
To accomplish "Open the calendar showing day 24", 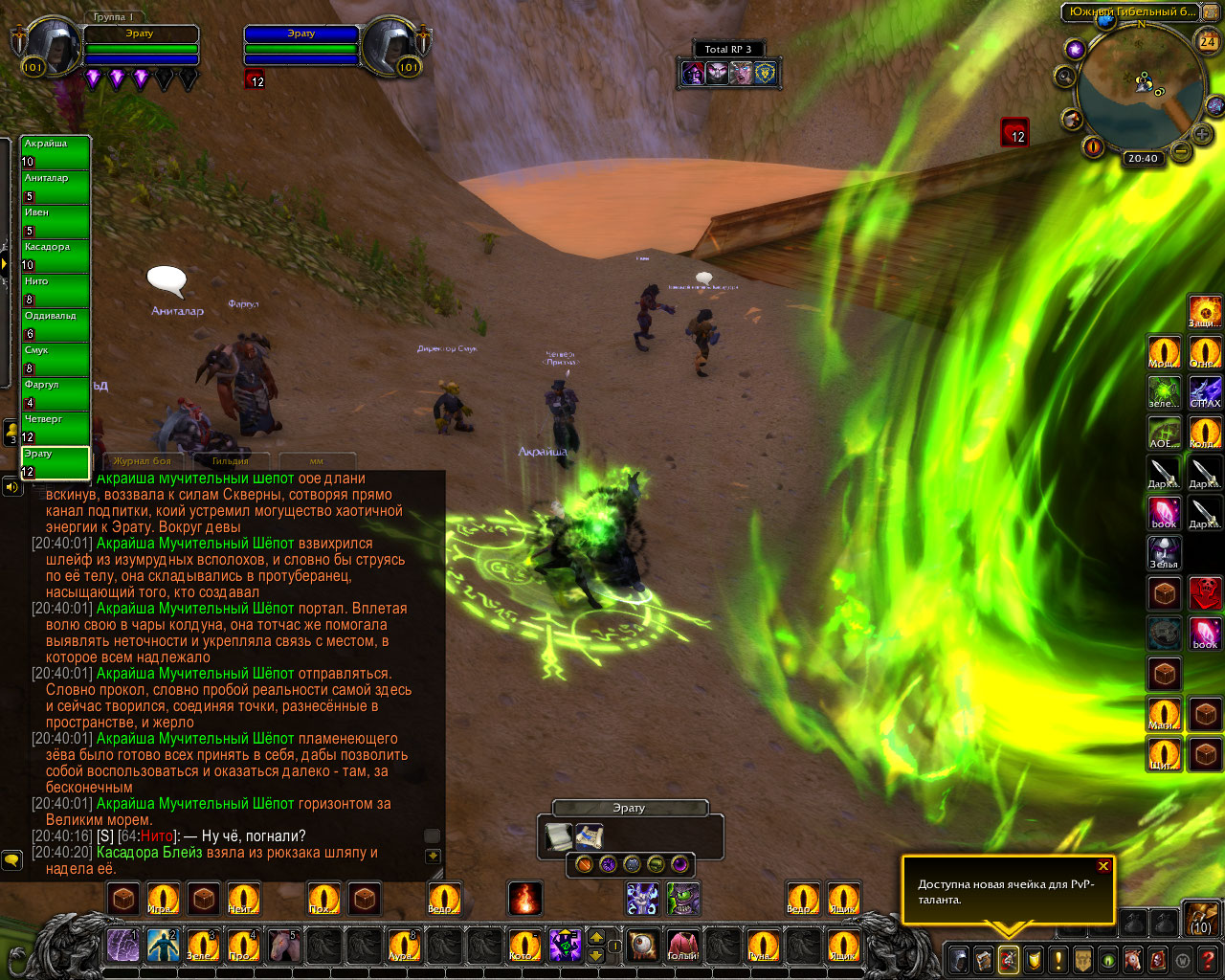I will click(x=1208, y=41).
